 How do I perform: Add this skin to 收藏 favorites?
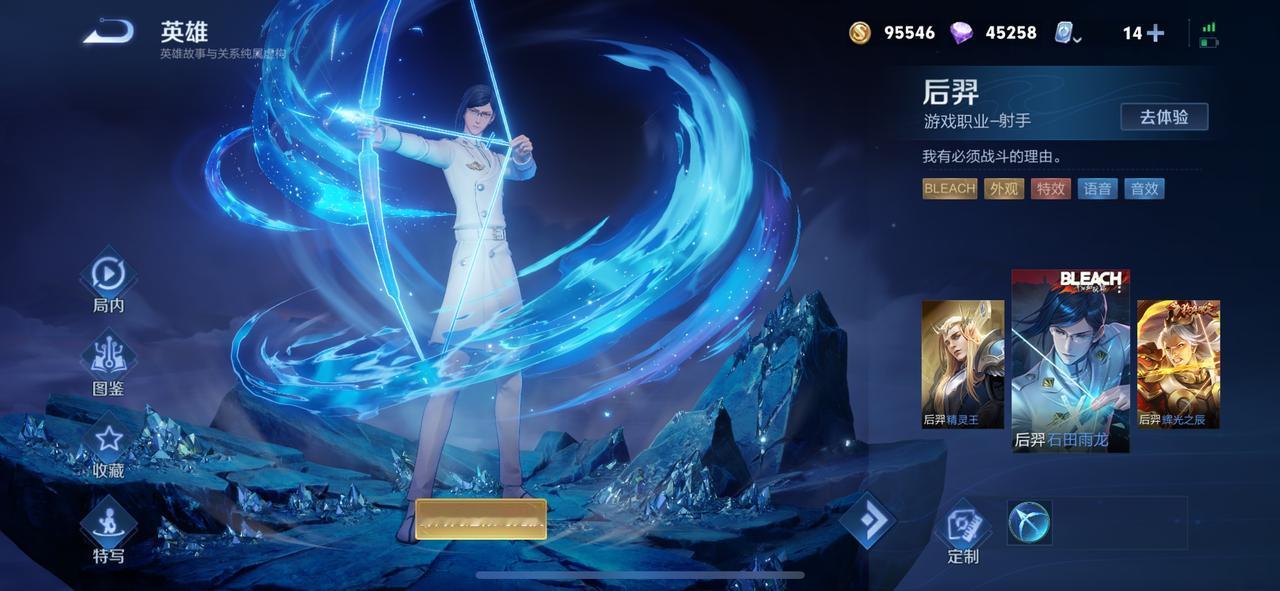pyautogui.click(x=108, y=446)
